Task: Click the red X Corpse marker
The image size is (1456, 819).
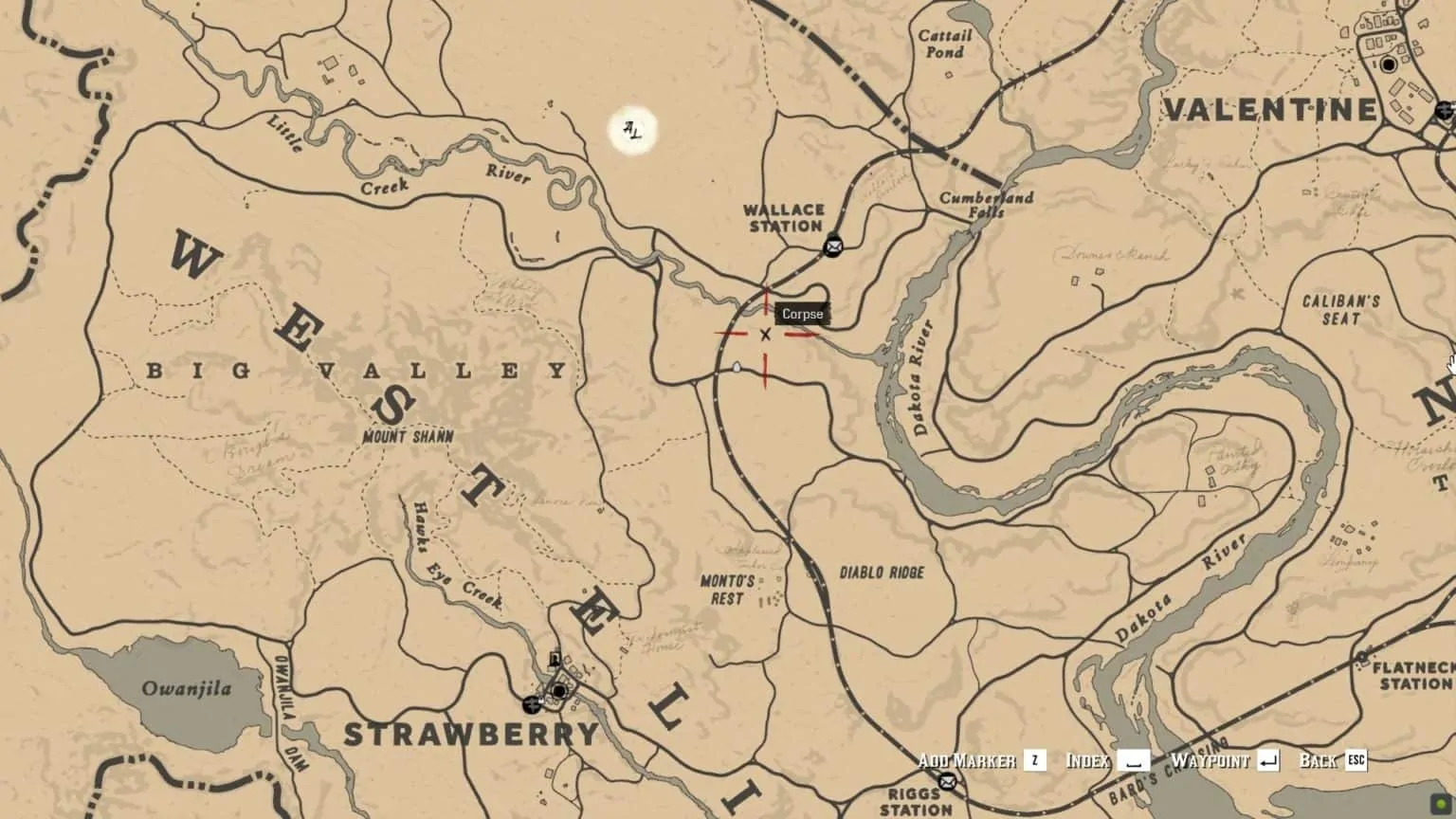Action: [764, 335]
